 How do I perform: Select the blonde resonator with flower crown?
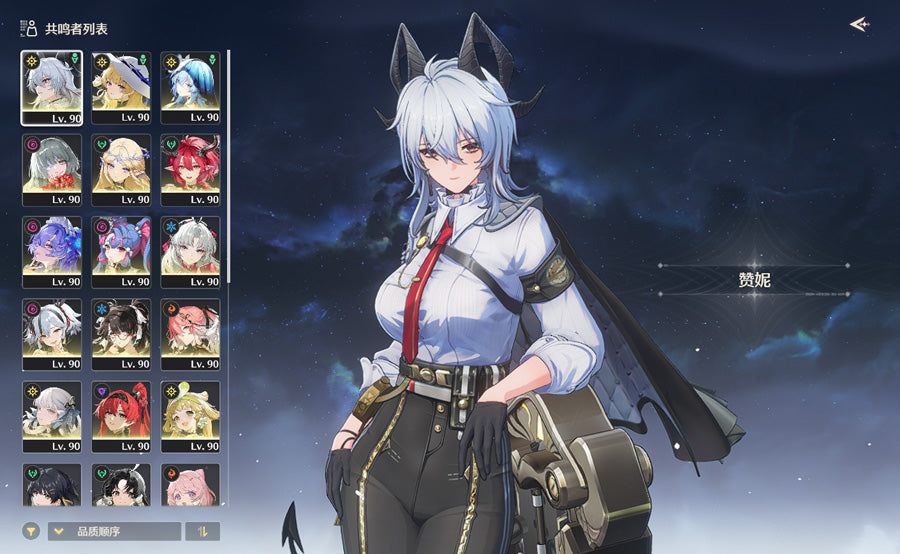click(x=121, y=170)
